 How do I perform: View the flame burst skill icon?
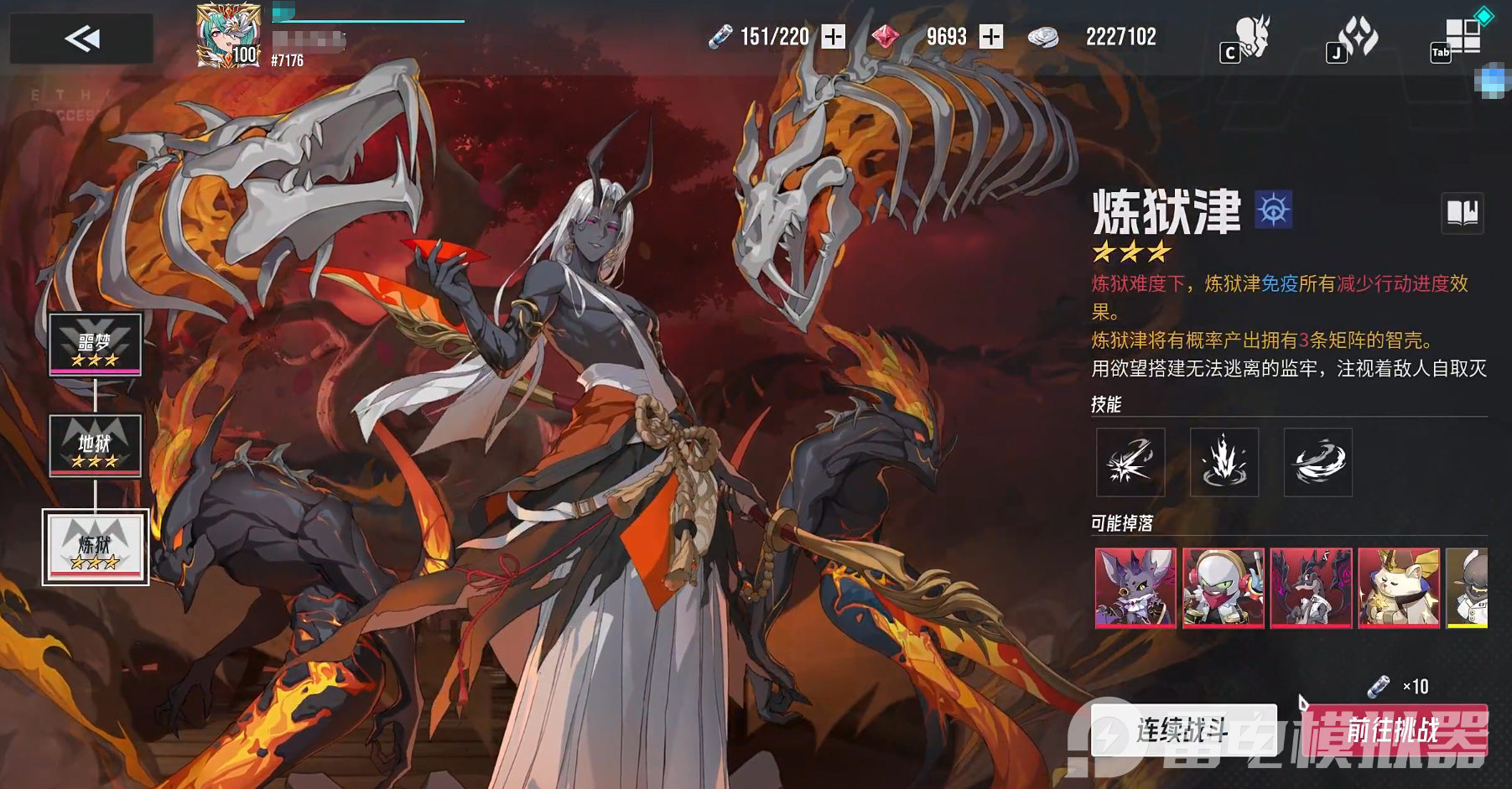(x=1224, y=462)
